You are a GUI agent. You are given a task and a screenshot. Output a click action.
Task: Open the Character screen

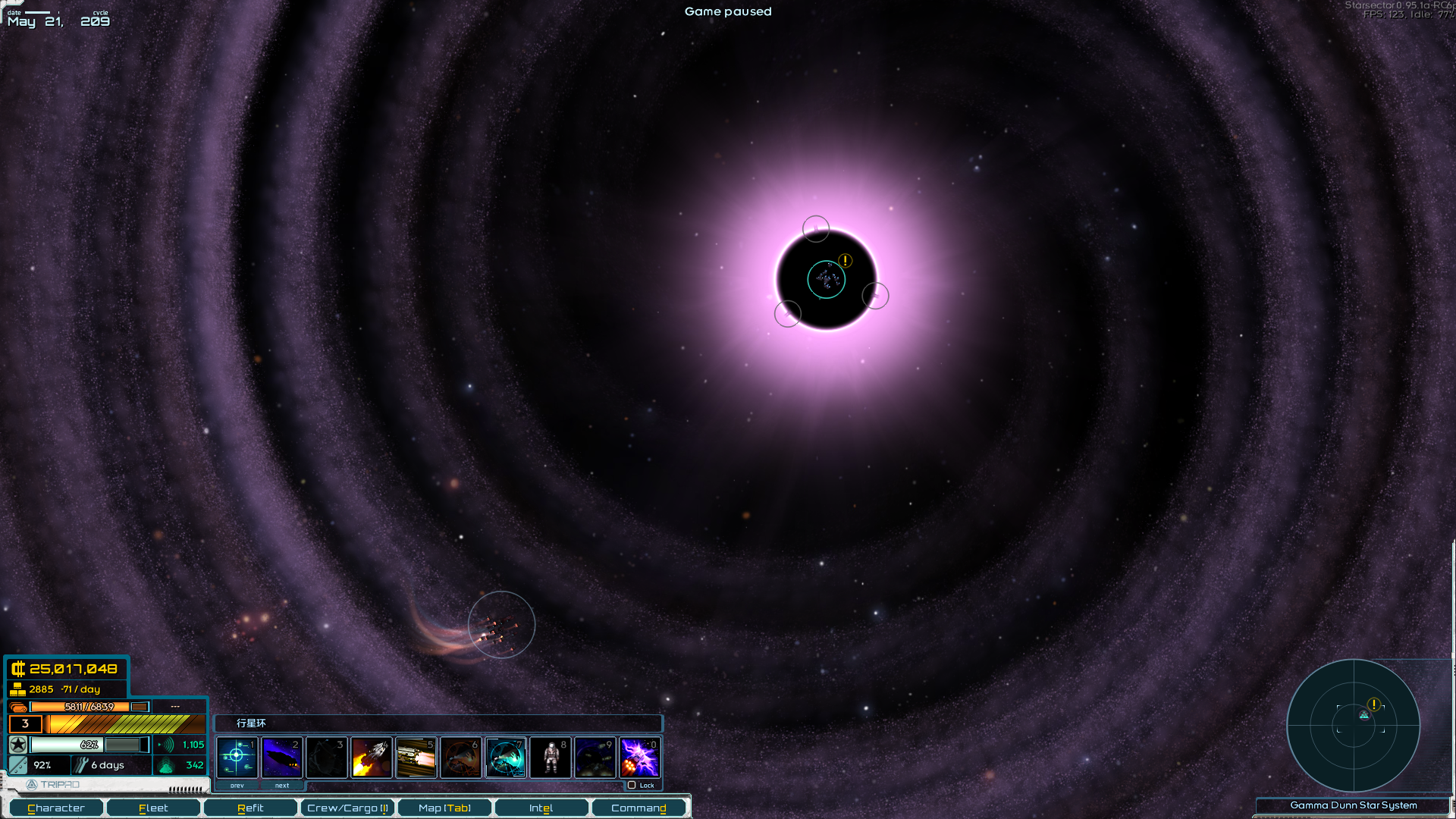56,808
